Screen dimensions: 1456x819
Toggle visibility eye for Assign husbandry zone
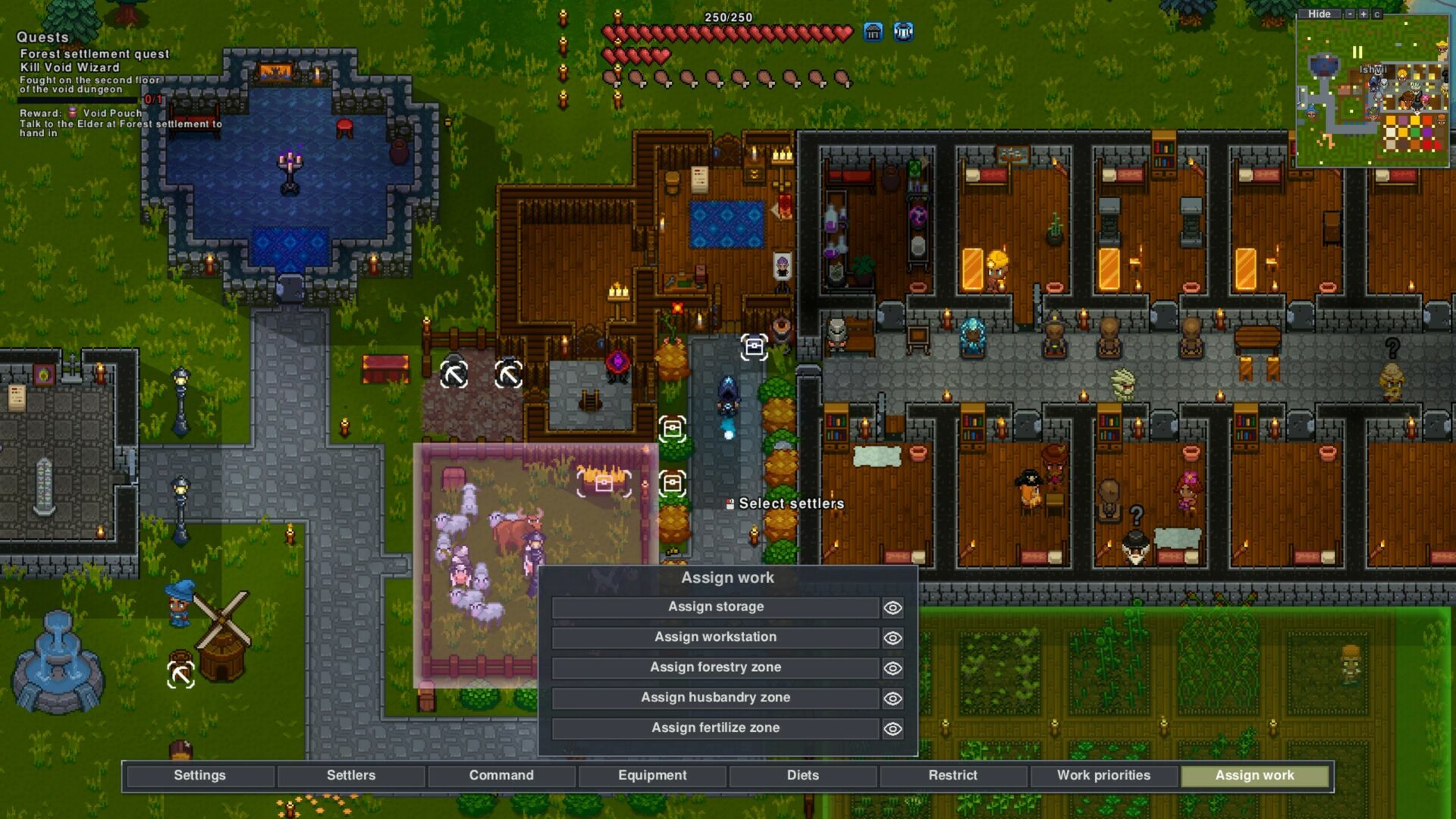tap(893, 699)
